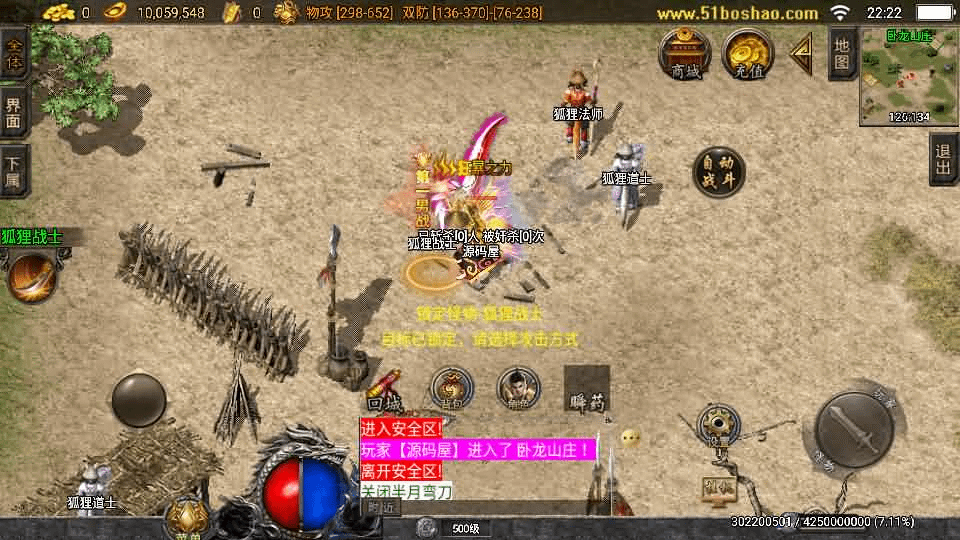Screen dimensions: 960x540
Task: Activate the skill icon under 狐狸战士 target label
Action: (x=30, y=277)
